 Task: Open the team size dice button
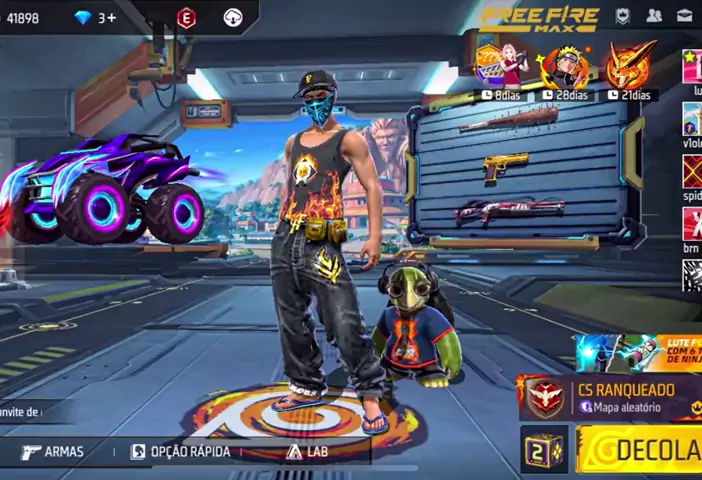point(544,450)
